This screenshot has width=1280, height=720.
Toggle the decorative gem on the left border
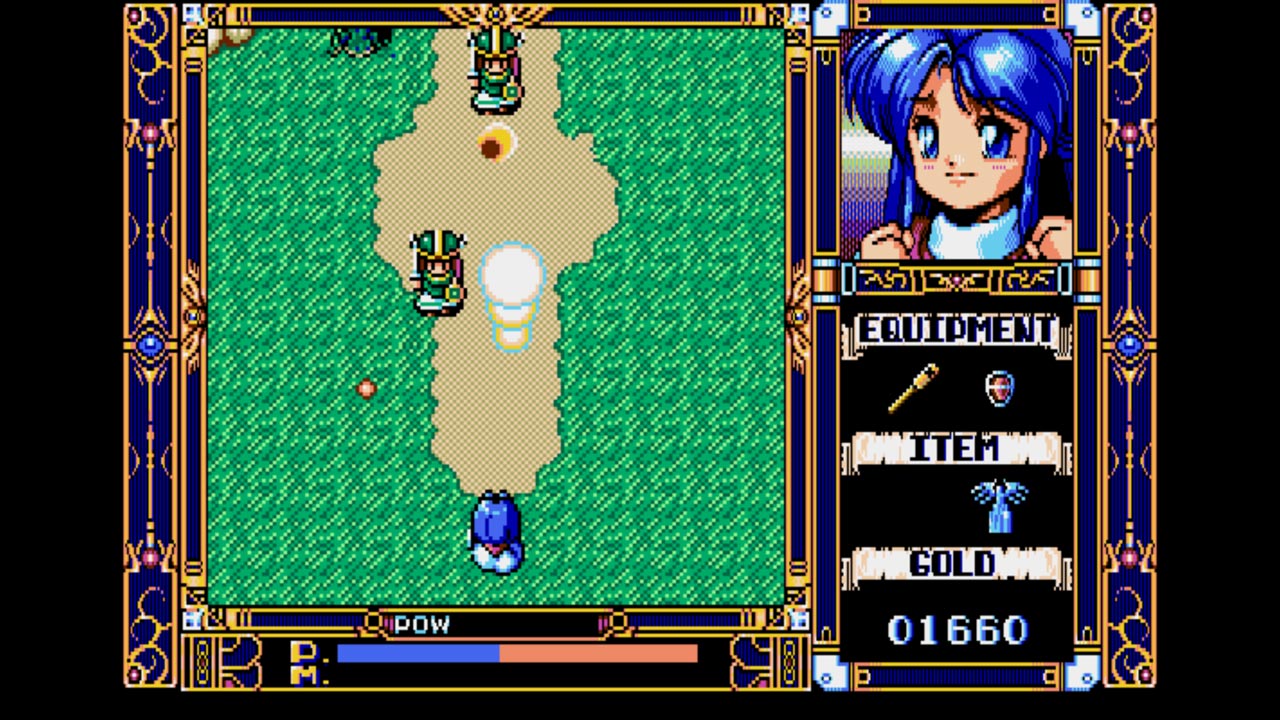coord(150,343)
